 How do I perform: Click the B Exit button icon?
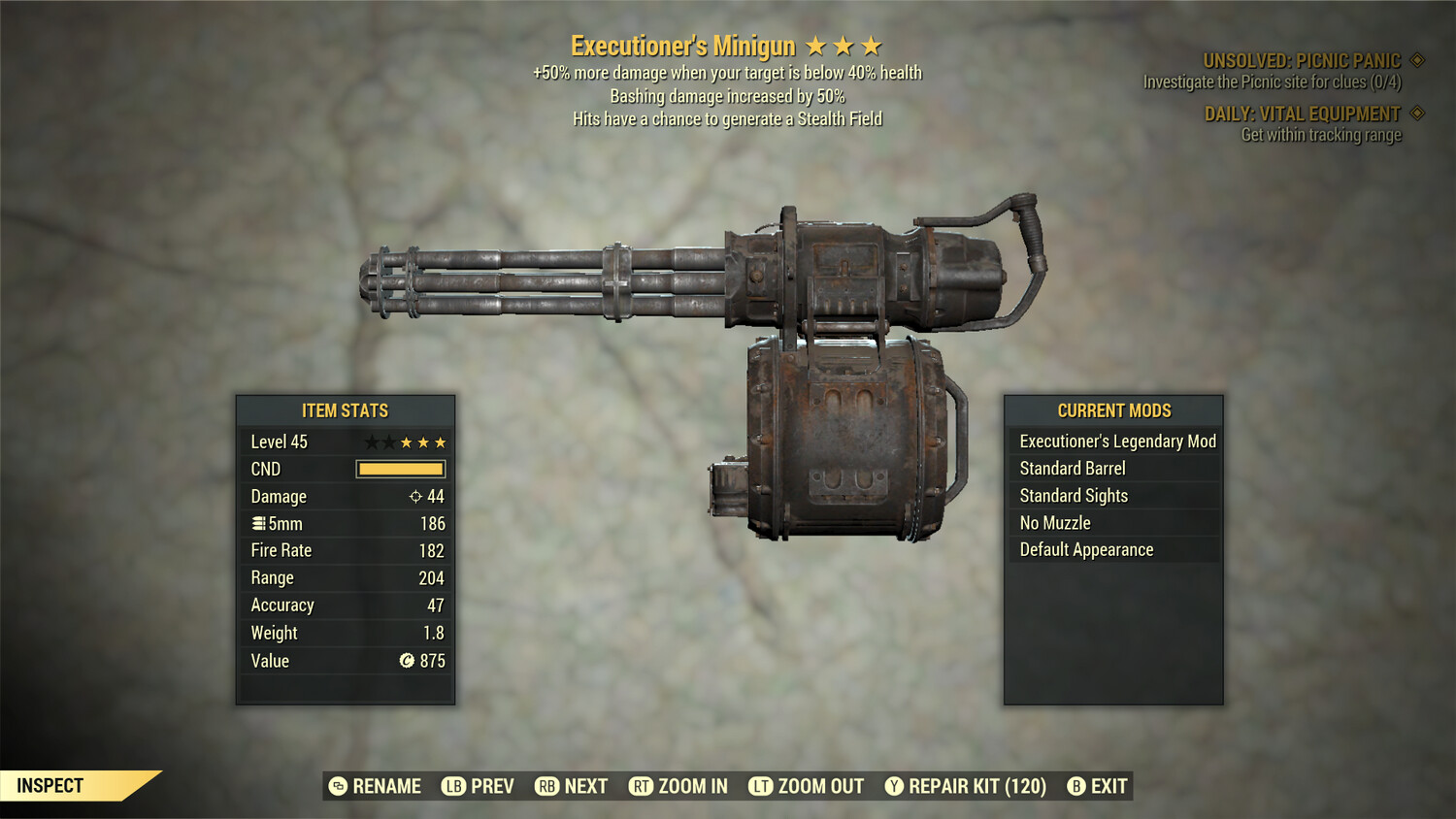pos(1075,786)
